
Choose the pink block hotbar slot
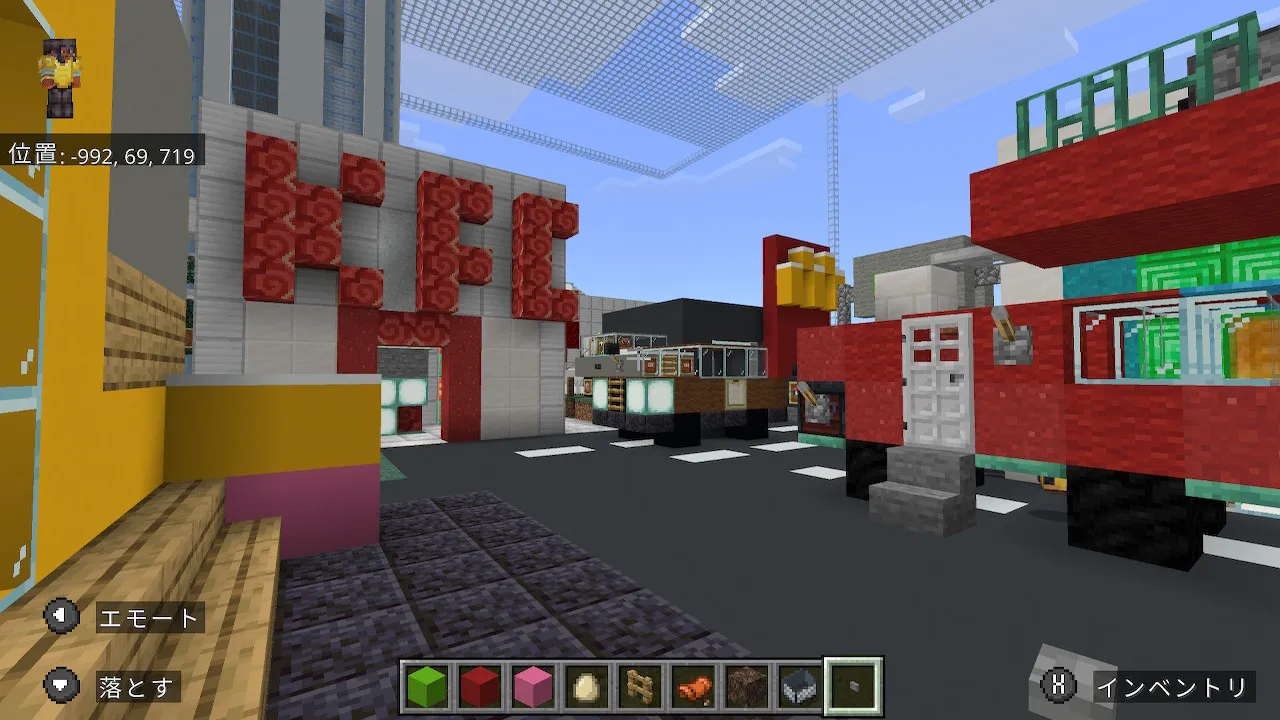tap(533, 686)
